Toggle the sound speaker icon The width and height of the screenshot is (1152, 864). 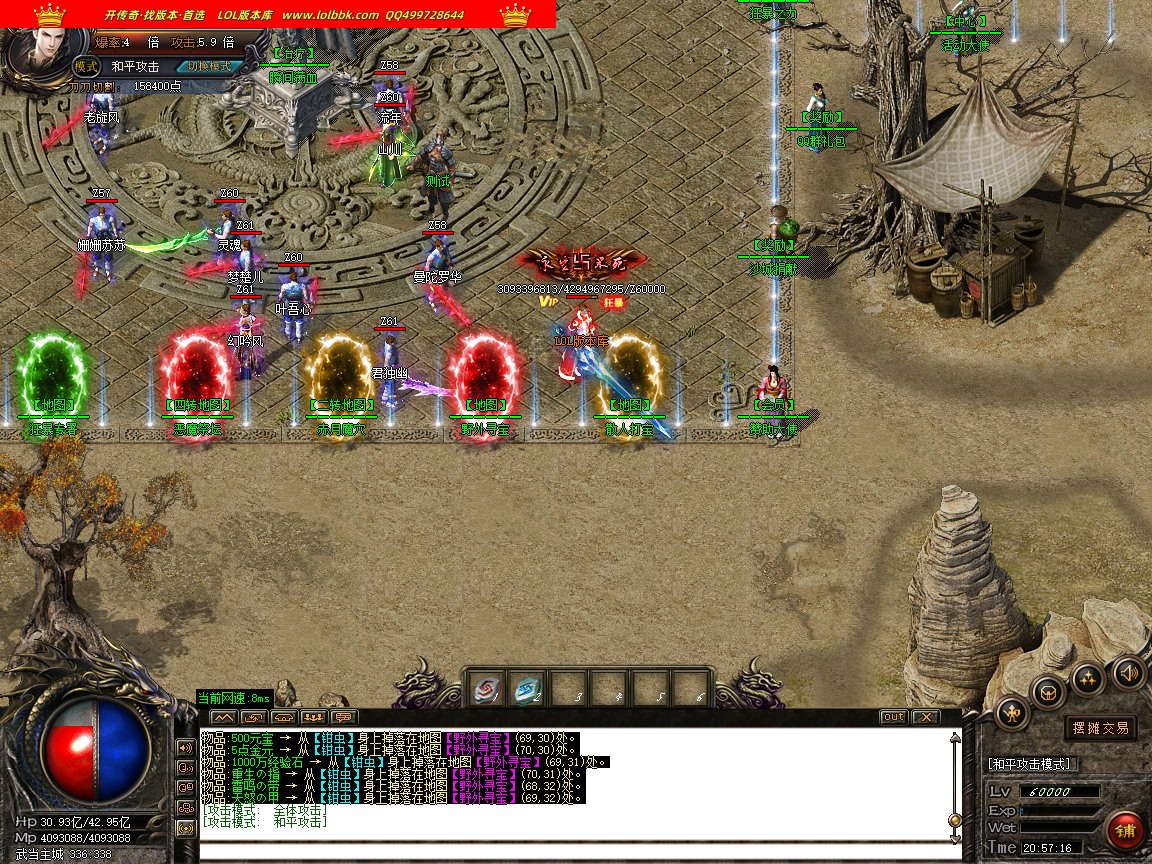tap(1128, 671)
